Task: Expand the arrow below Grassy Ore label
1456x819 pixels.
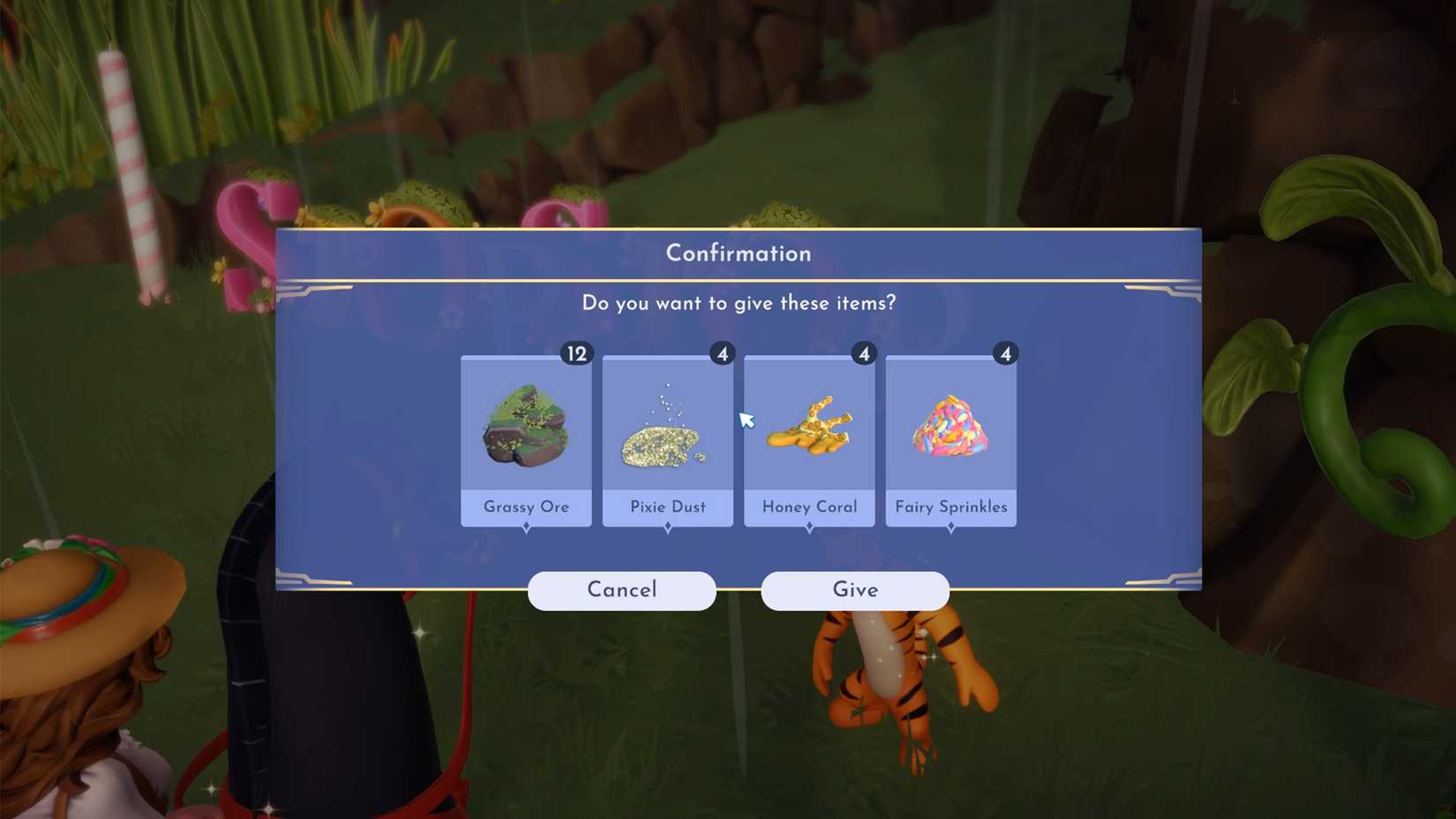Action: 526,527
